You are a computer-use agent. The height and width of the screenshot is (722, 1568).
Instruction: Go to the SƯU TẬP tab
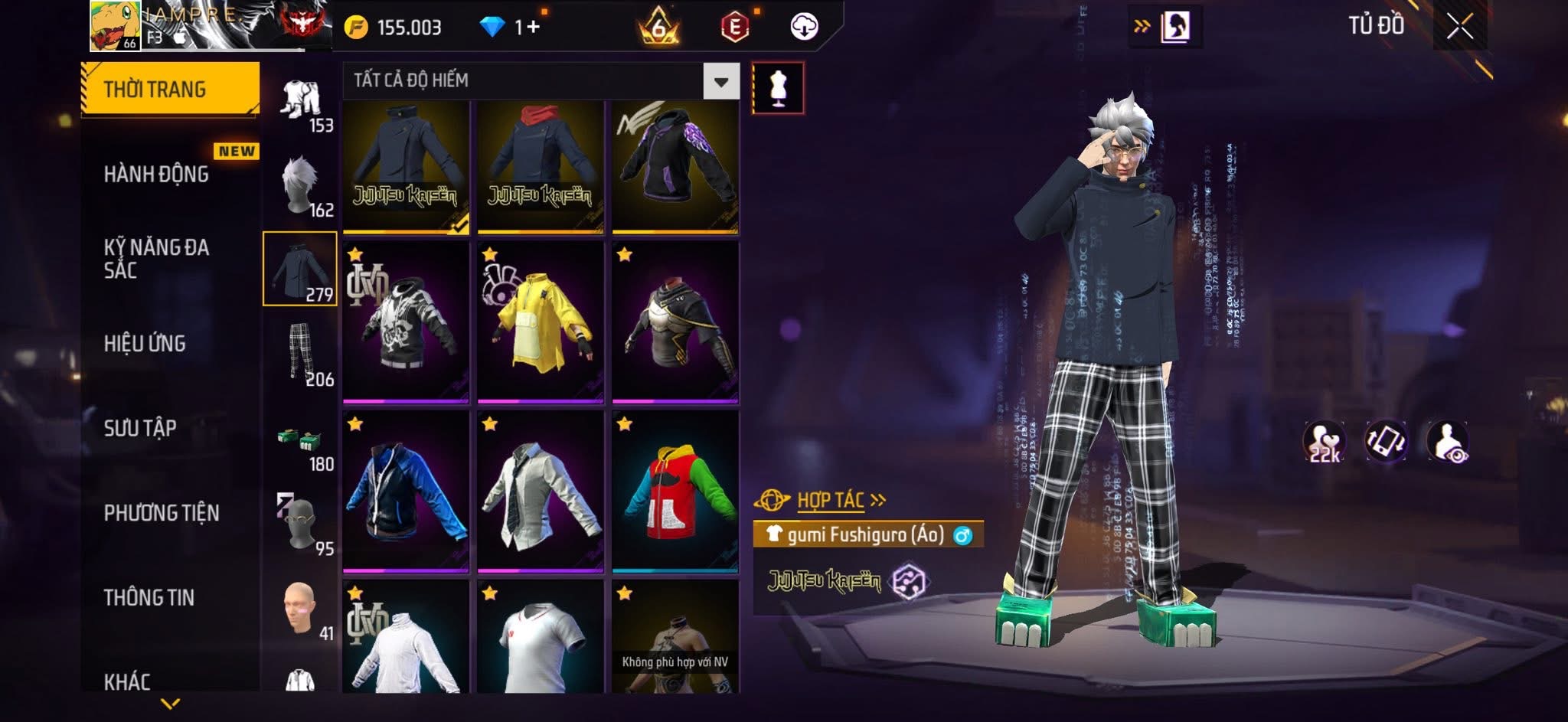click(x=140, y=428)
